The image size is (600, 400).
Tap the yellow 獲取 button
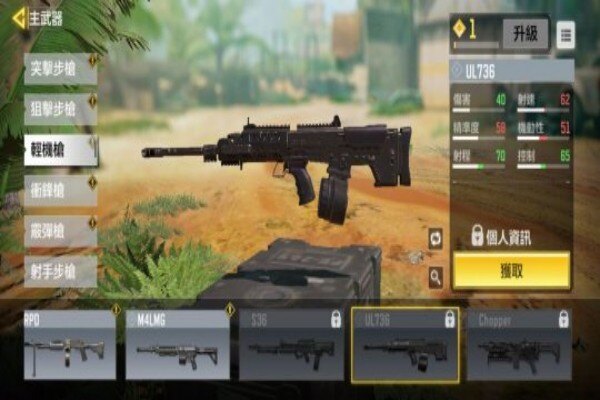[x=511, y=271]
